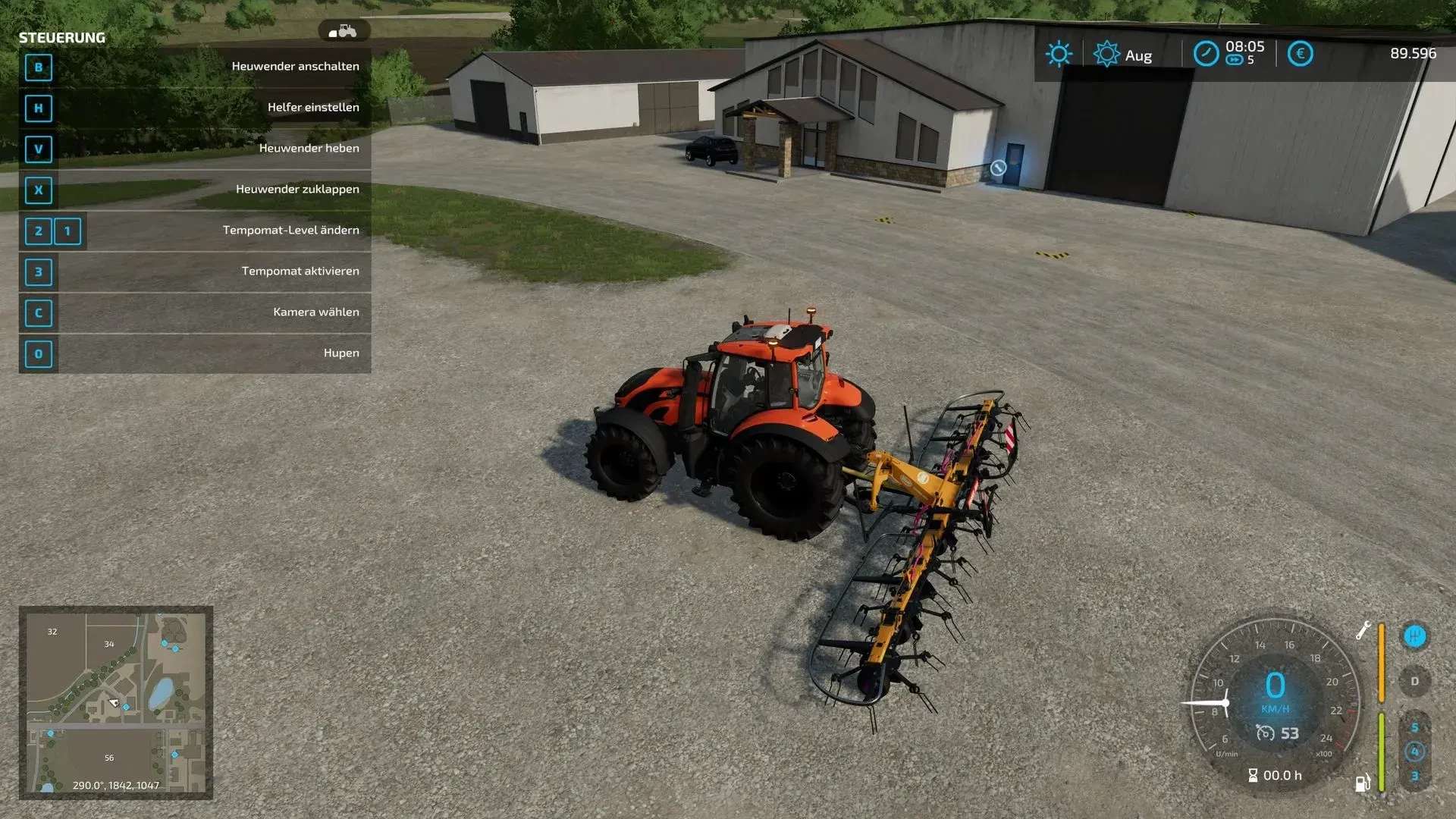The height and width of the screenshot is (819, 1456).
Task: Open the August season indicator
Action: (1123, 55)
